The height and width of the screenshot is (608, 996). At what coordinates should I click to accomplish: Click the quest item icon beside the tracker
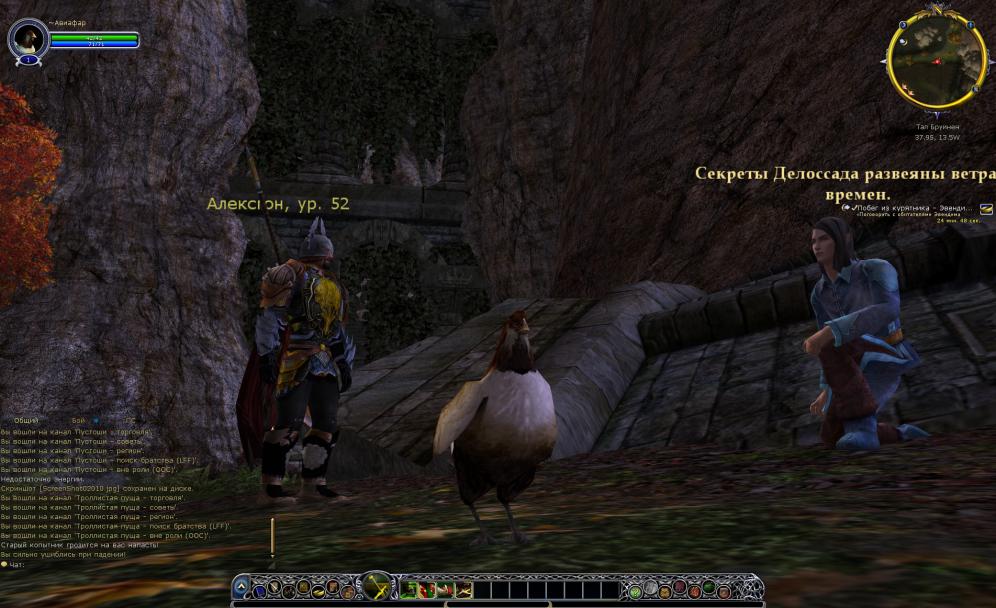point(986,209)
